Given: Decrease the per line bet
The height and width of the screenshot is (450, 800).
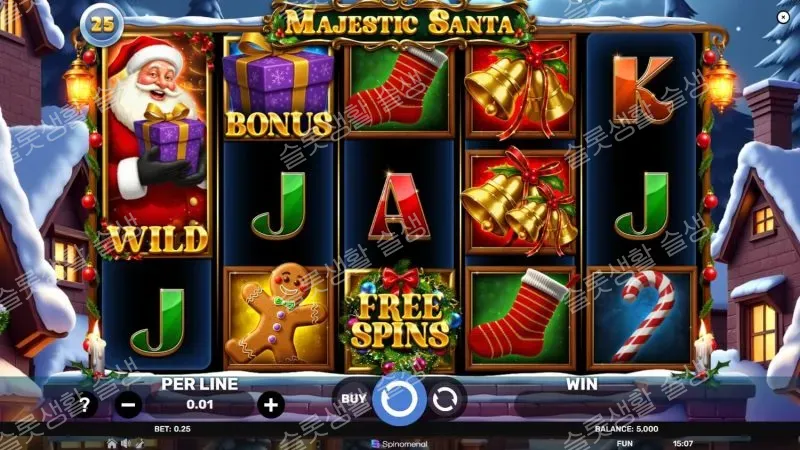Looking at the screenshot, I should click(x=129, y=405).
